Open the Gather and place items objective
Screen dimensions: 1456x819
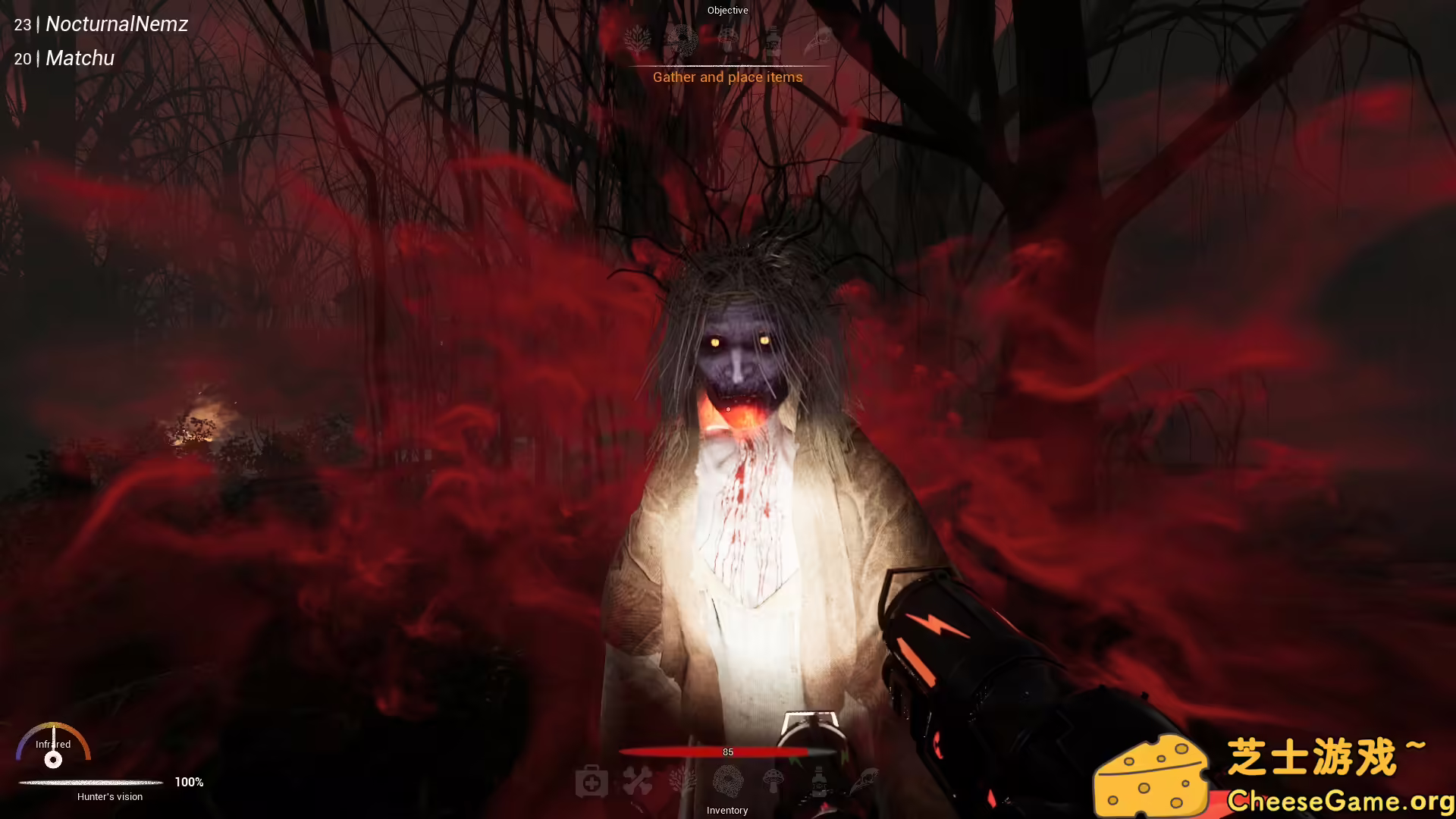pos(727,77)
